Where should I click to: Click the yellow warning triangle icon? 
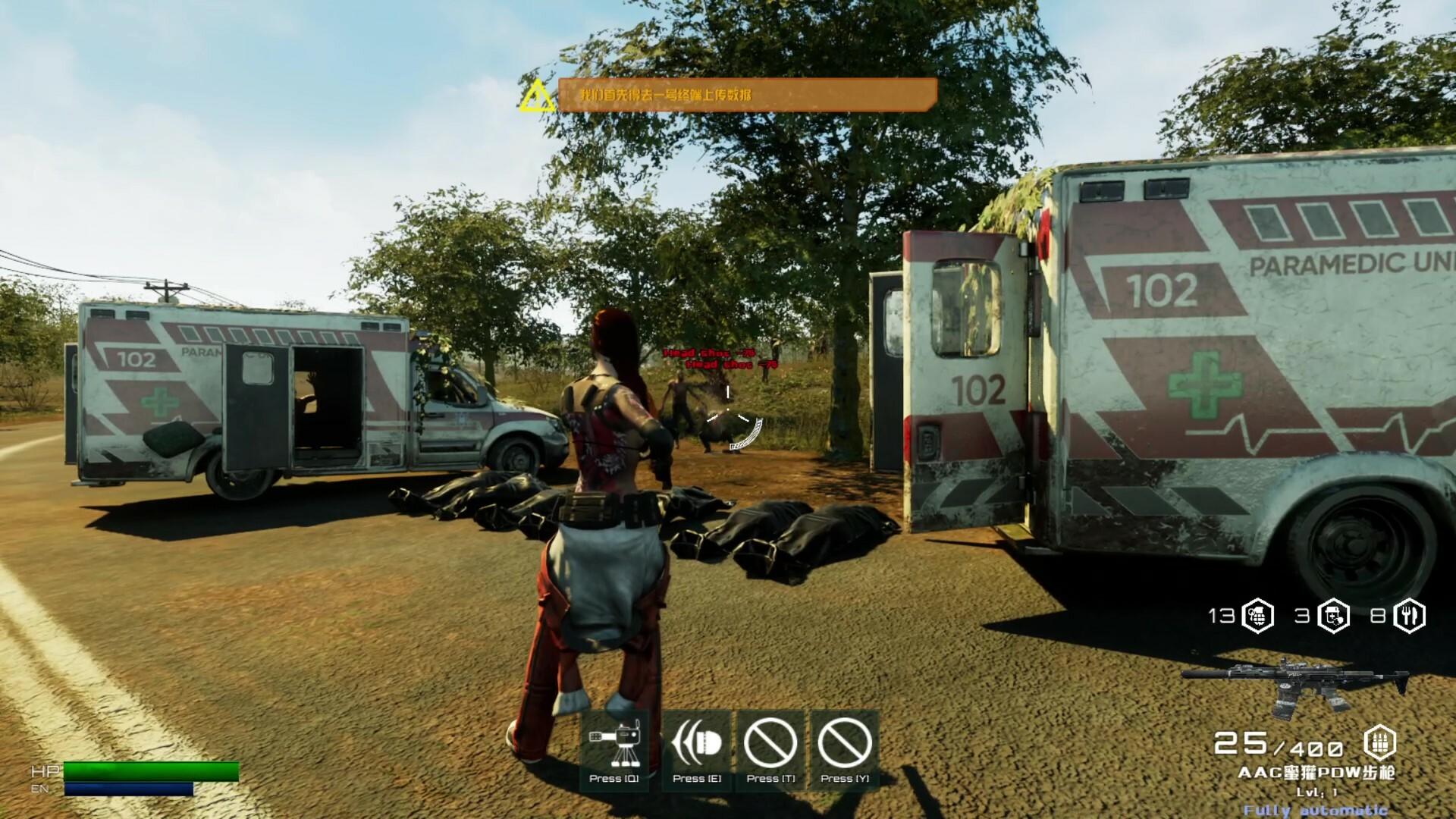tap(538, 95)
